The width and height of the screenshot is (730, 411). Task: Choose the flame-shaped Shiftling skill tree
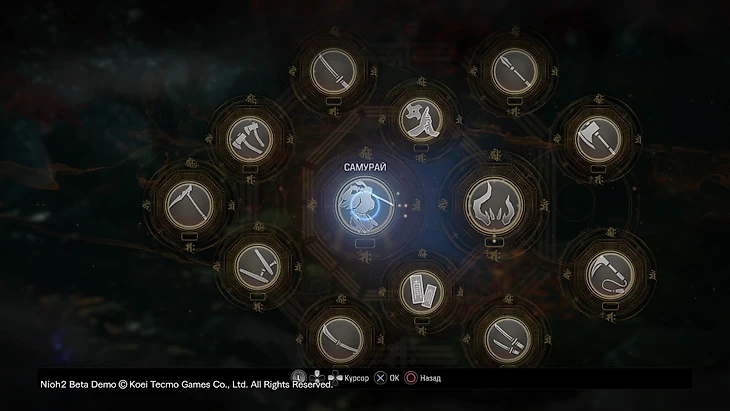[x=494, y=206]
